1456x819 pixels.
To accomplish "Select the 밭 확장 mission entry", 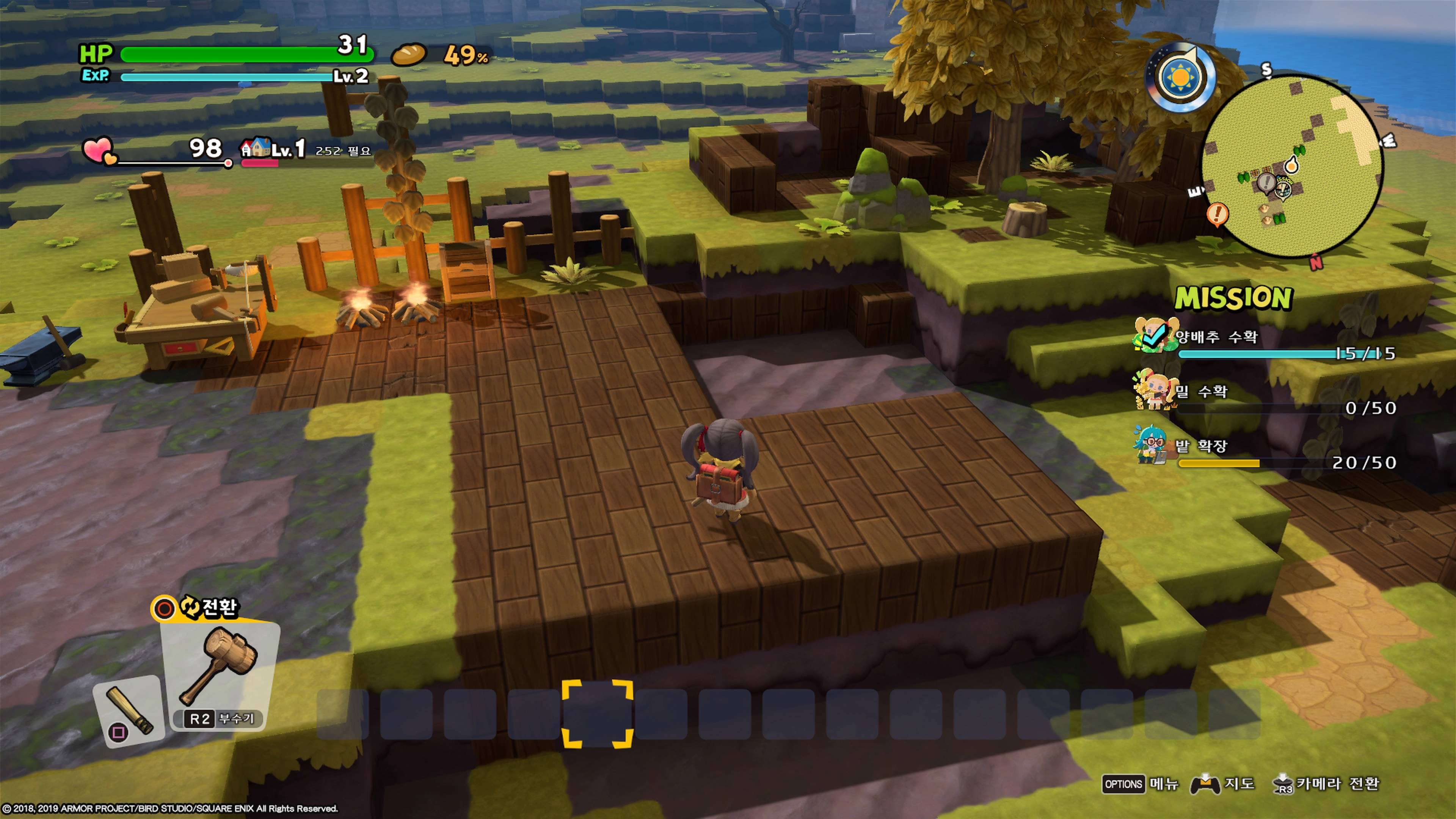I will (x=1201, y=447).
